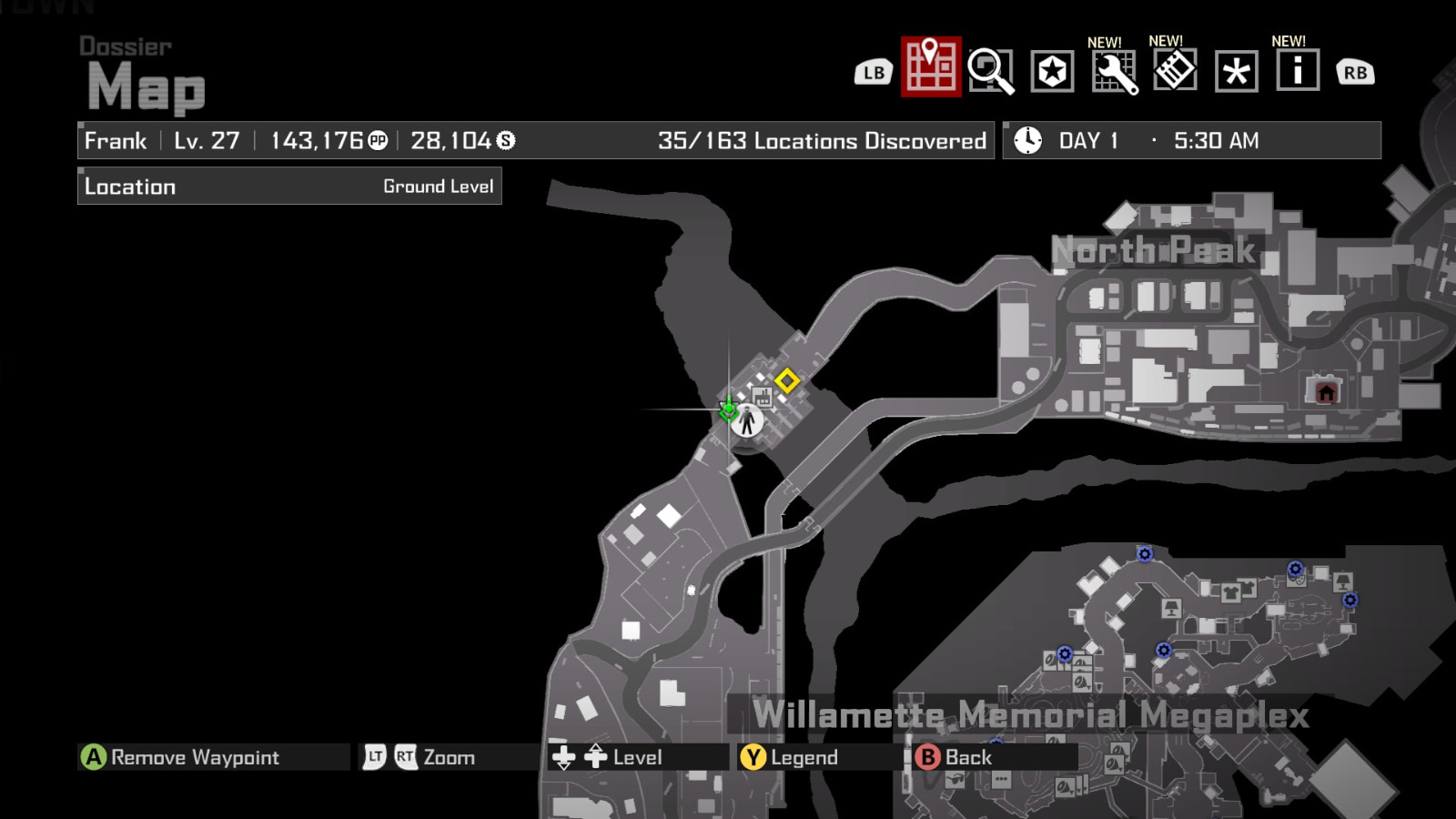Click the Level down arrow

[x=565, y=756]
